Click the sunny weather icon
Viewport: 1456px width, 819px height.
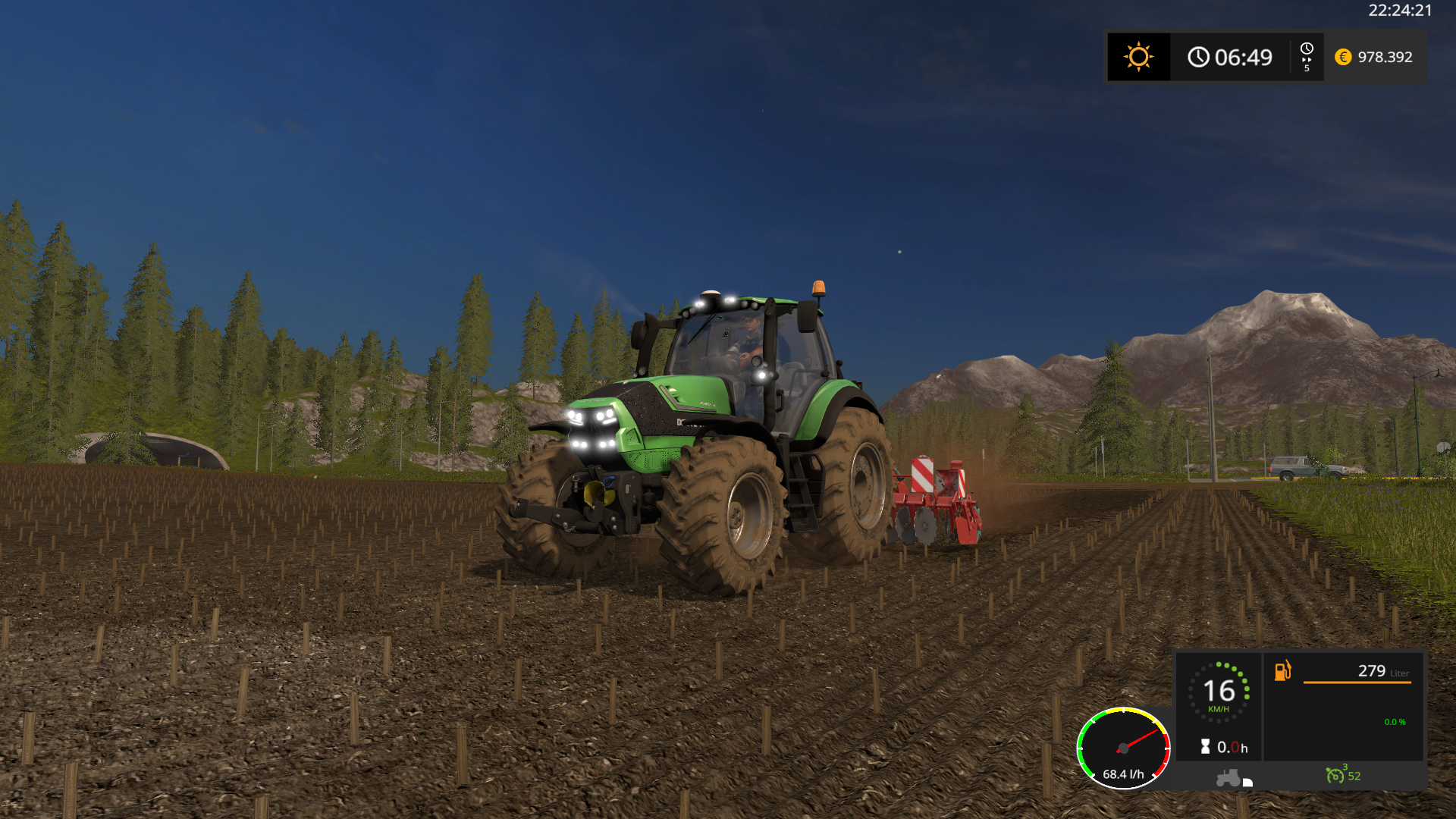pyautogui.click(x=1138, y=57)
